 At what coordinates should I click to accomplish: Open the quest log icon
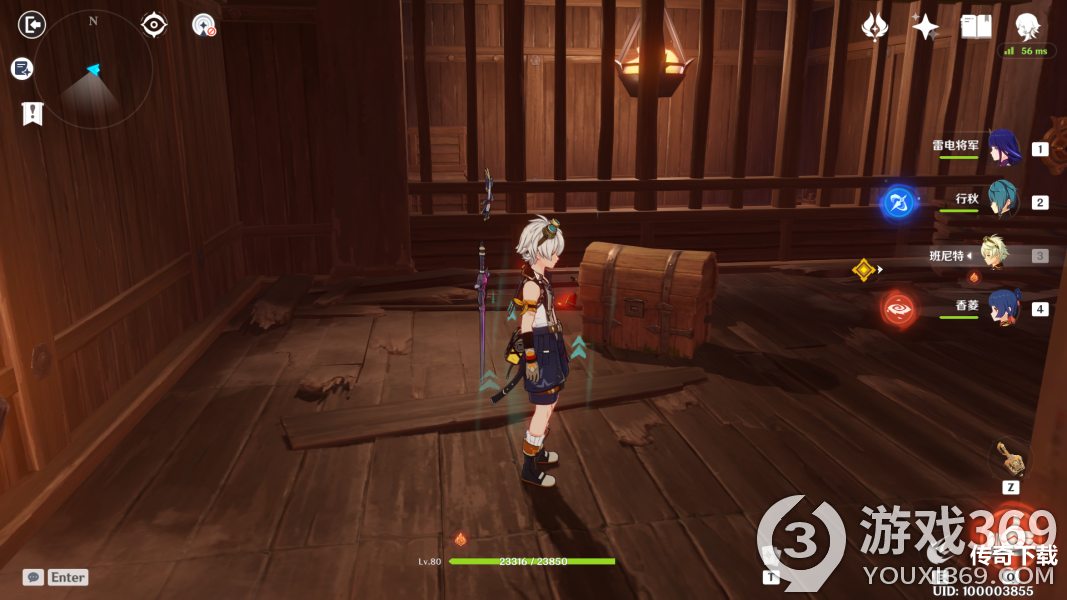(x=22, y=68)
